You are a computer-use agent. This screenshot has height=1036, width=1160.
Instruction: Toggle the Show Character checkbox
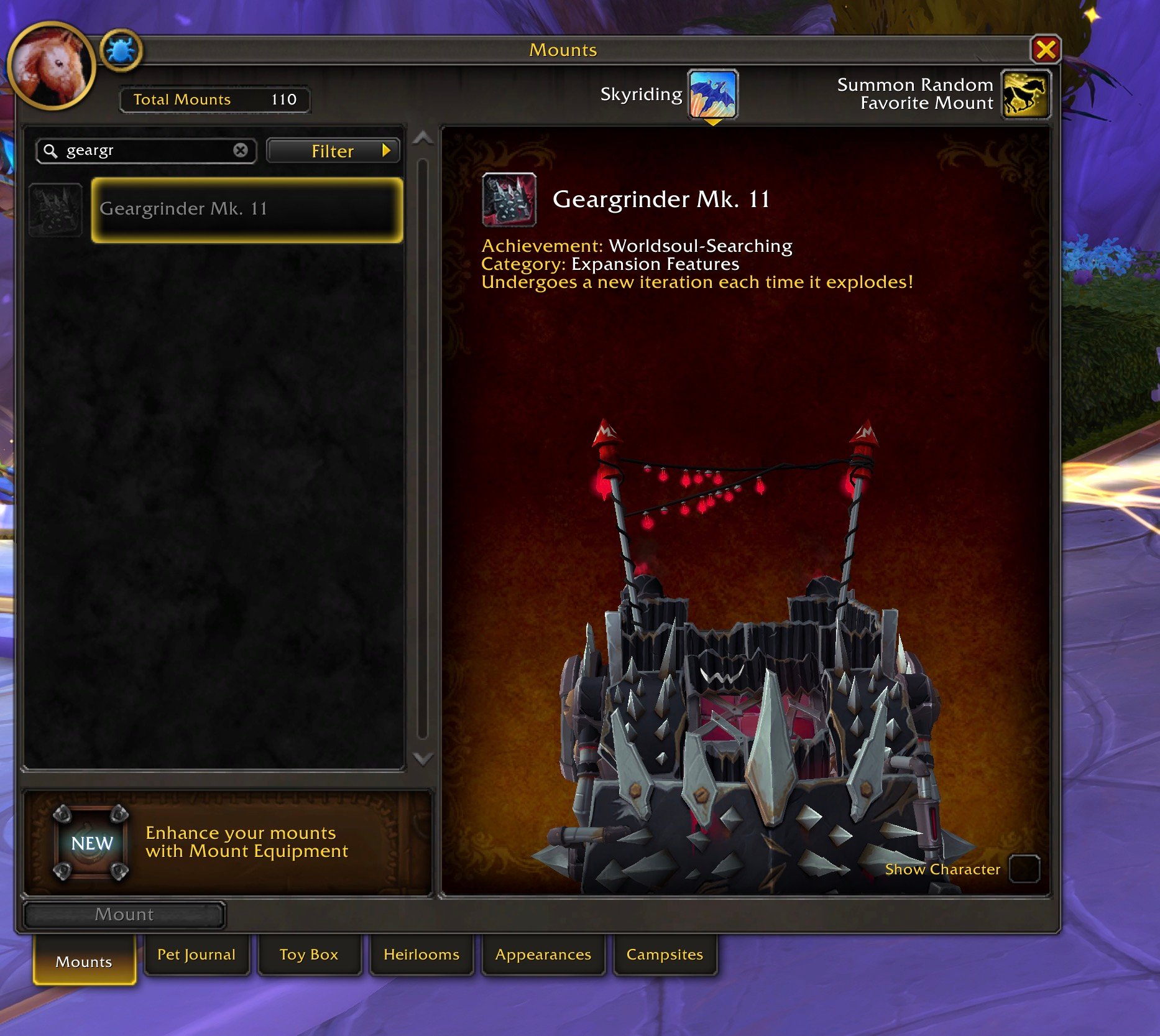[x=1024, y=869]
